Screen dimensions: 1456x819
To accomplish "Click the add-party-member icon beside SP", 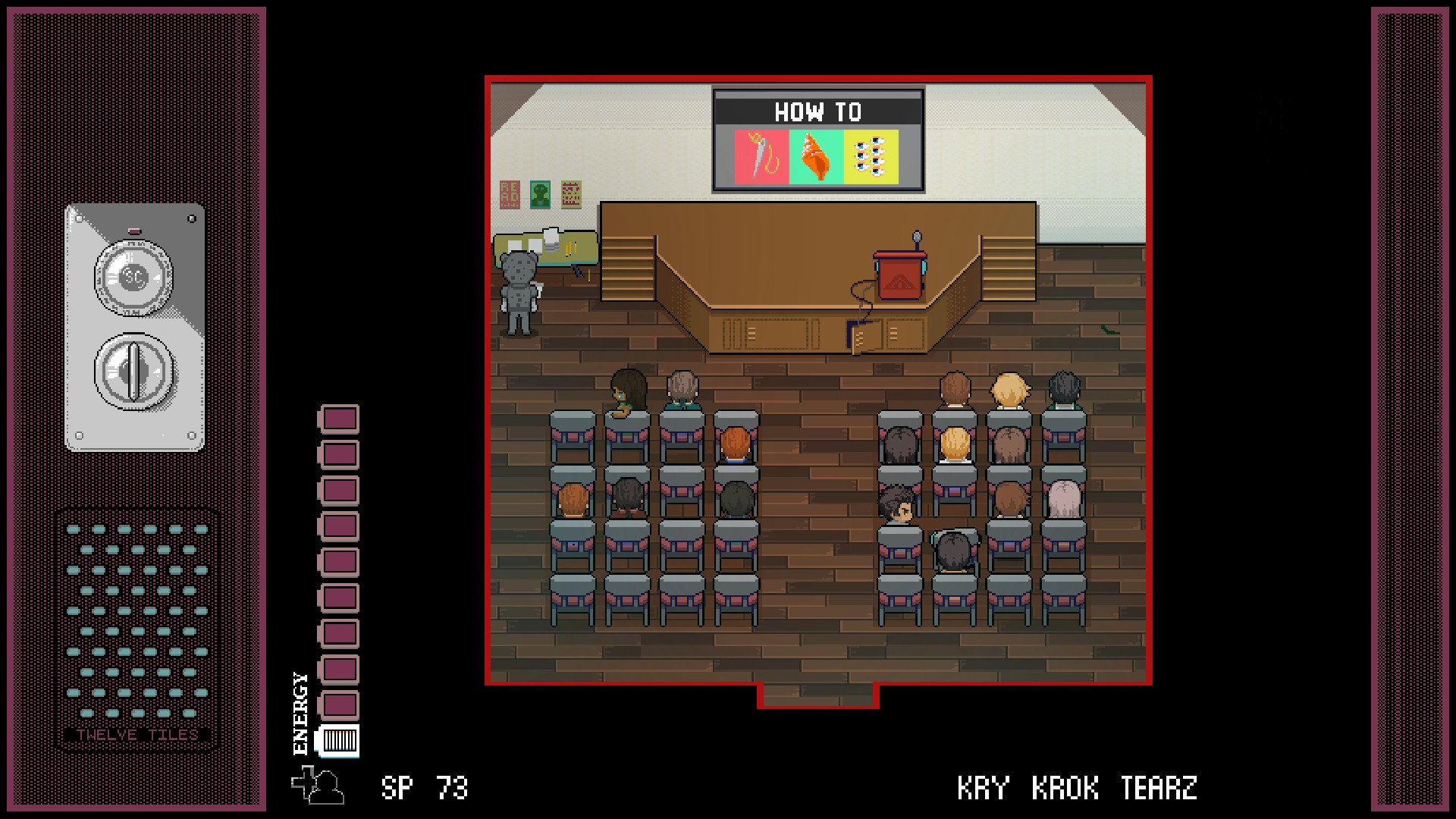I will click(x=318, y=786).
